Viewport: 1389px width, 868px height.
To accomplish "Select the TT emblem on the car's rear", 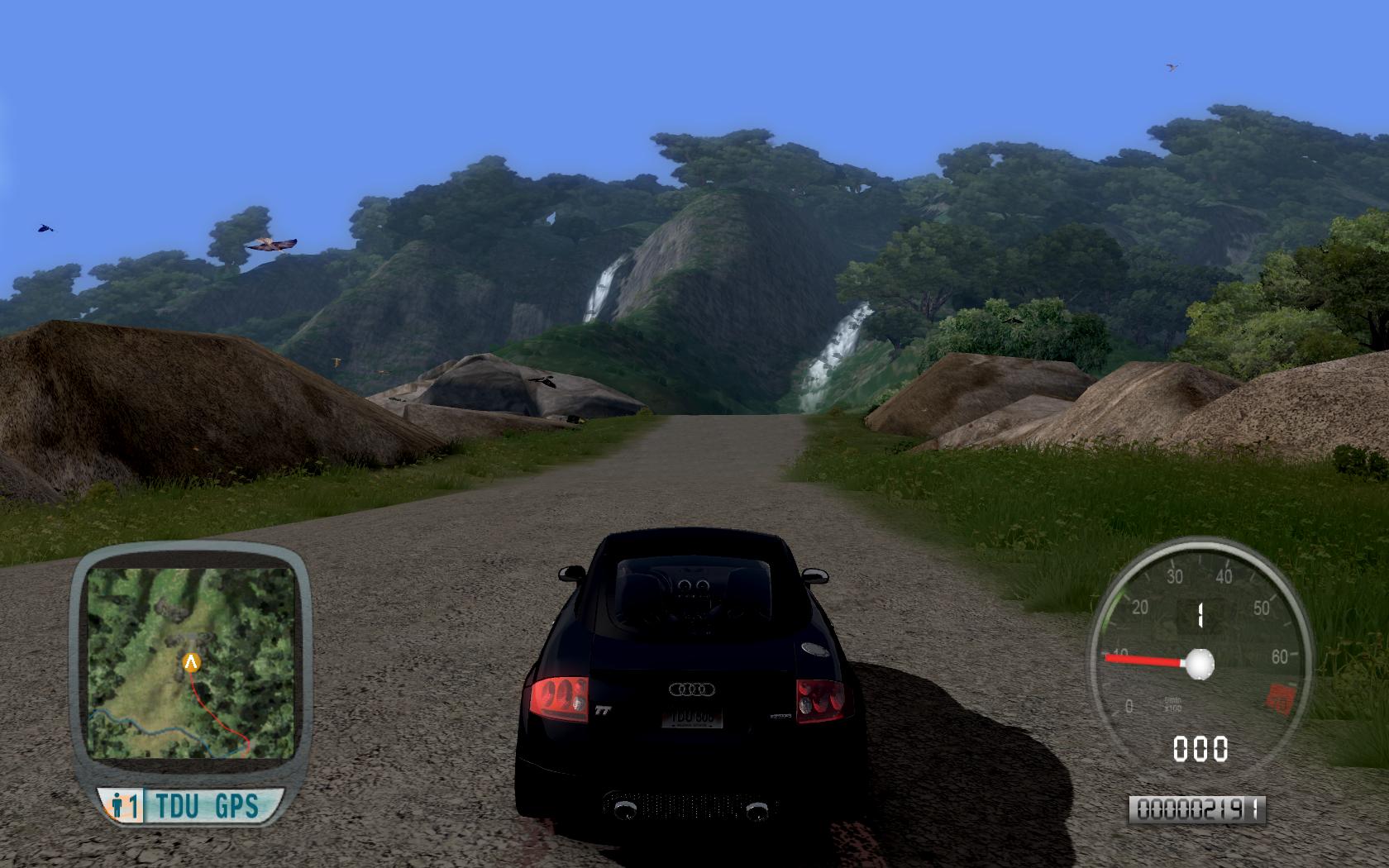I will (x=604, y=709).
